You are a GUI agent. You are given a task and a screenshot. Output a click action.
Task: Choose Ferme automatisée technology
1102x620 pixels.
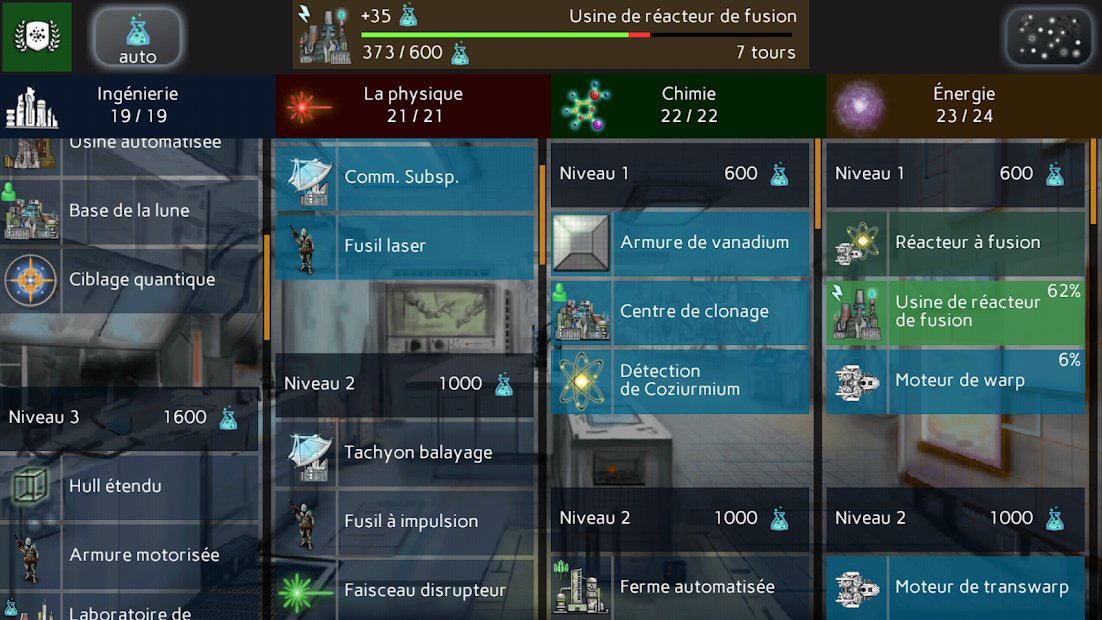point(680,587)
